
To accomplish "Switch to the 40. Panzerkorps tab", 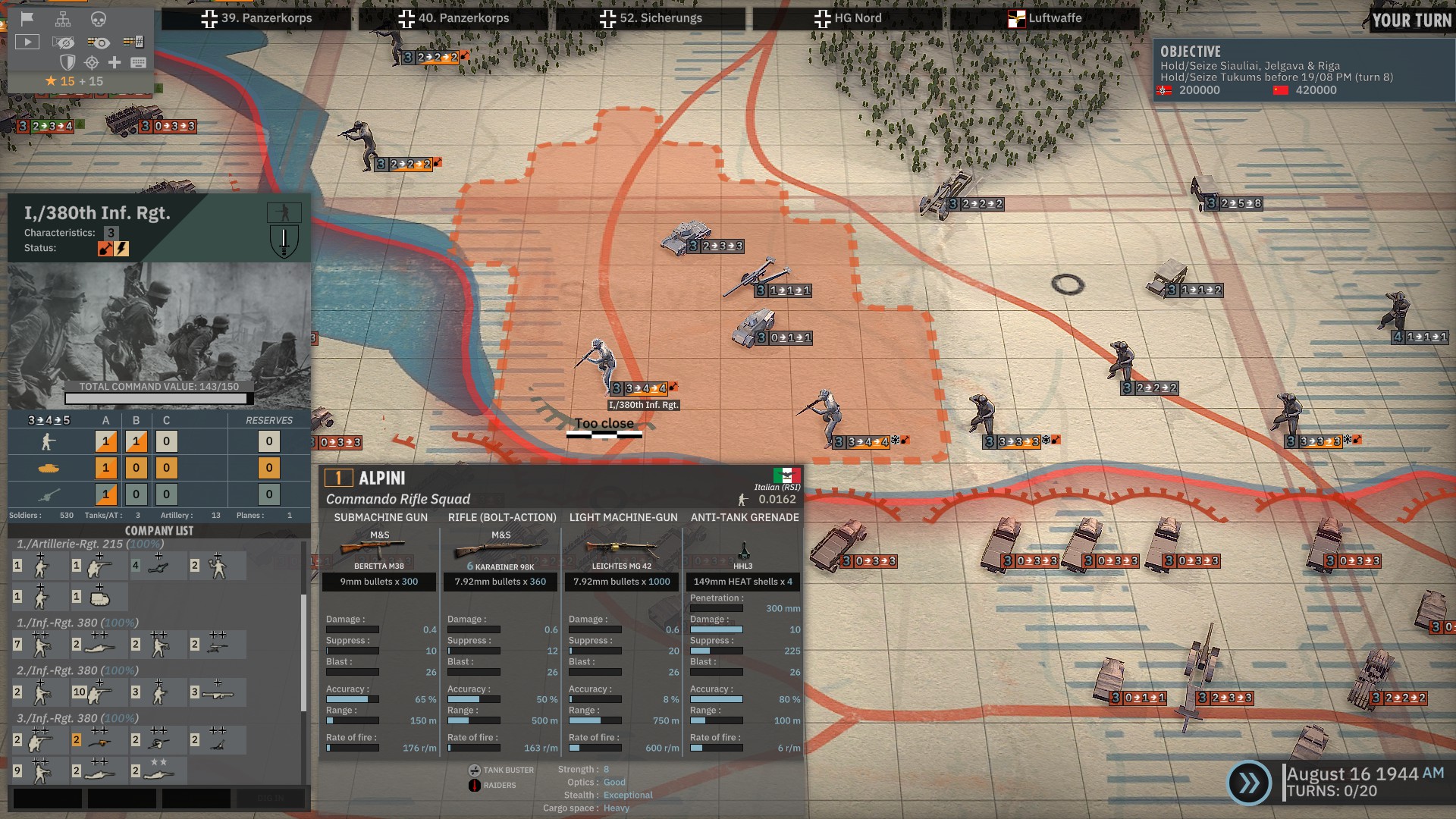I will click(453, 18).
